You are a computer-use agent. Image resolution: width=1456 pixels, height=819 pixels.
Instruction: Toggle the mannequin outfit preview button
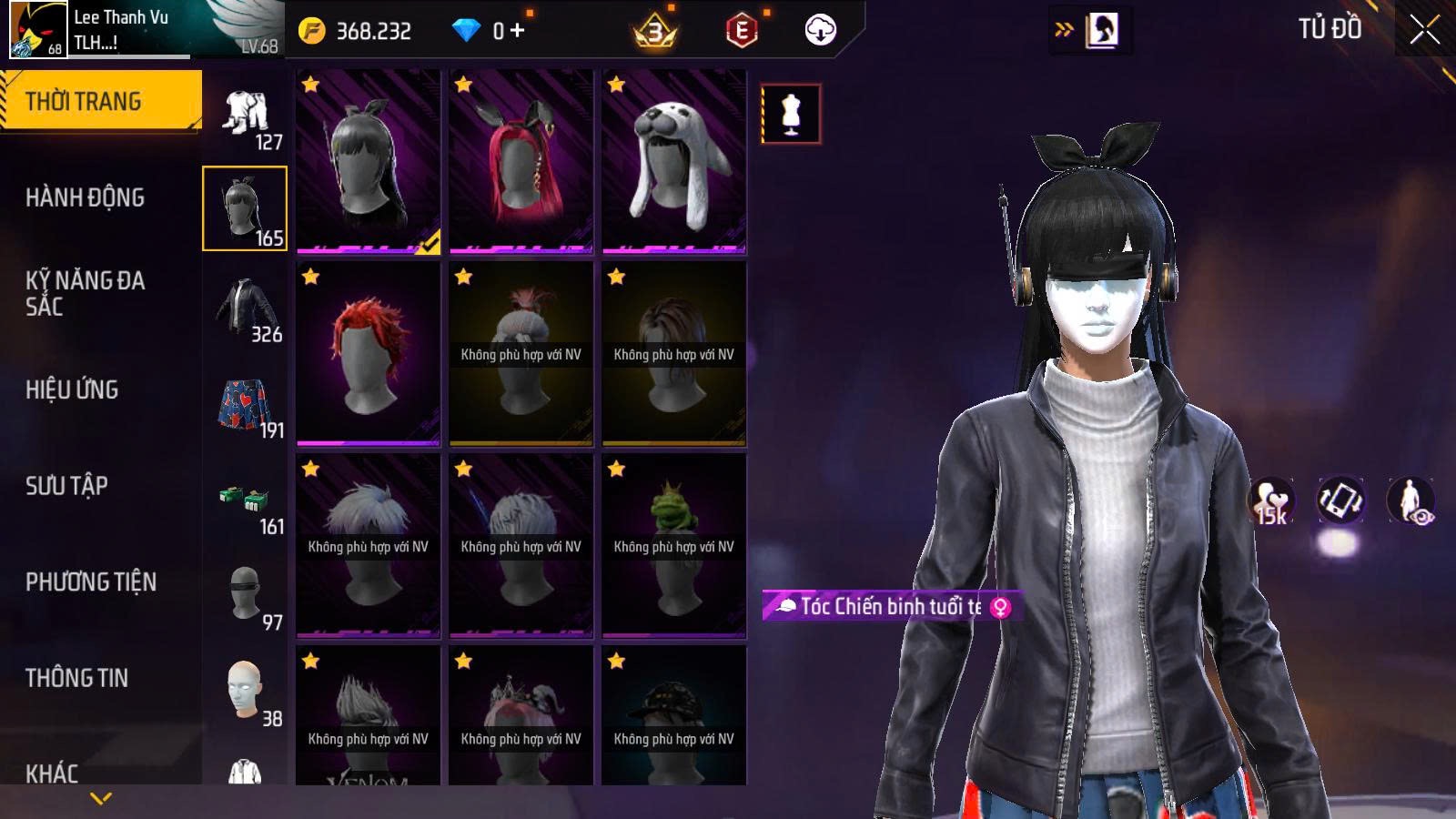[791, 114]
